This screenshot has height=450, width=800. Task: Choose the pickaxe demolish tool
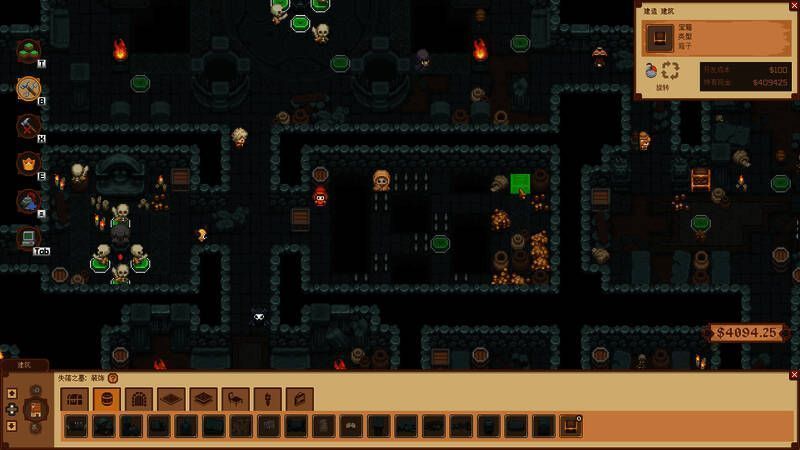[29, 126]
